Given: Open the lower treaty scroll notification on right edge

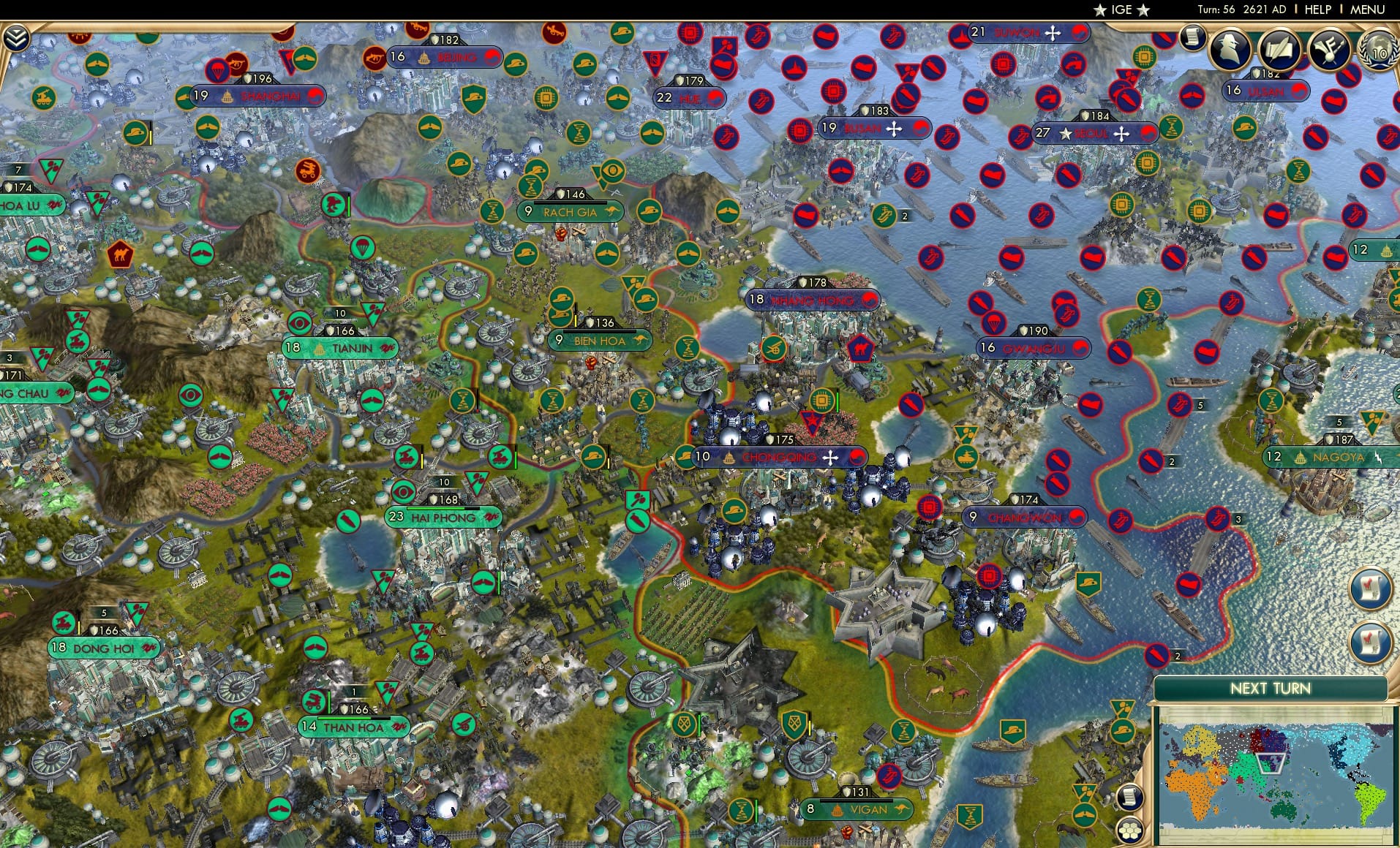Looking at the screenshot, I should pyautogui.click(x=1370, y=640).
